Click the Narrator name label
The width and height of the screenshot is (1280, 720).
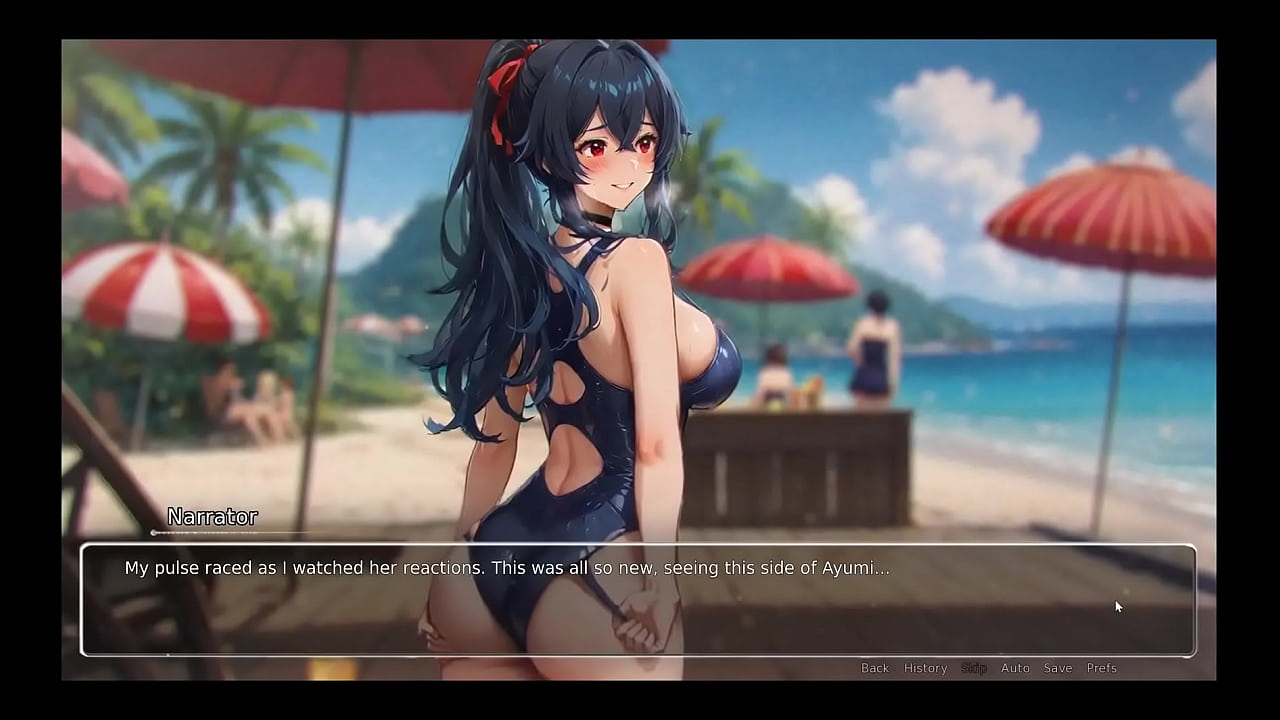point(212,517)
